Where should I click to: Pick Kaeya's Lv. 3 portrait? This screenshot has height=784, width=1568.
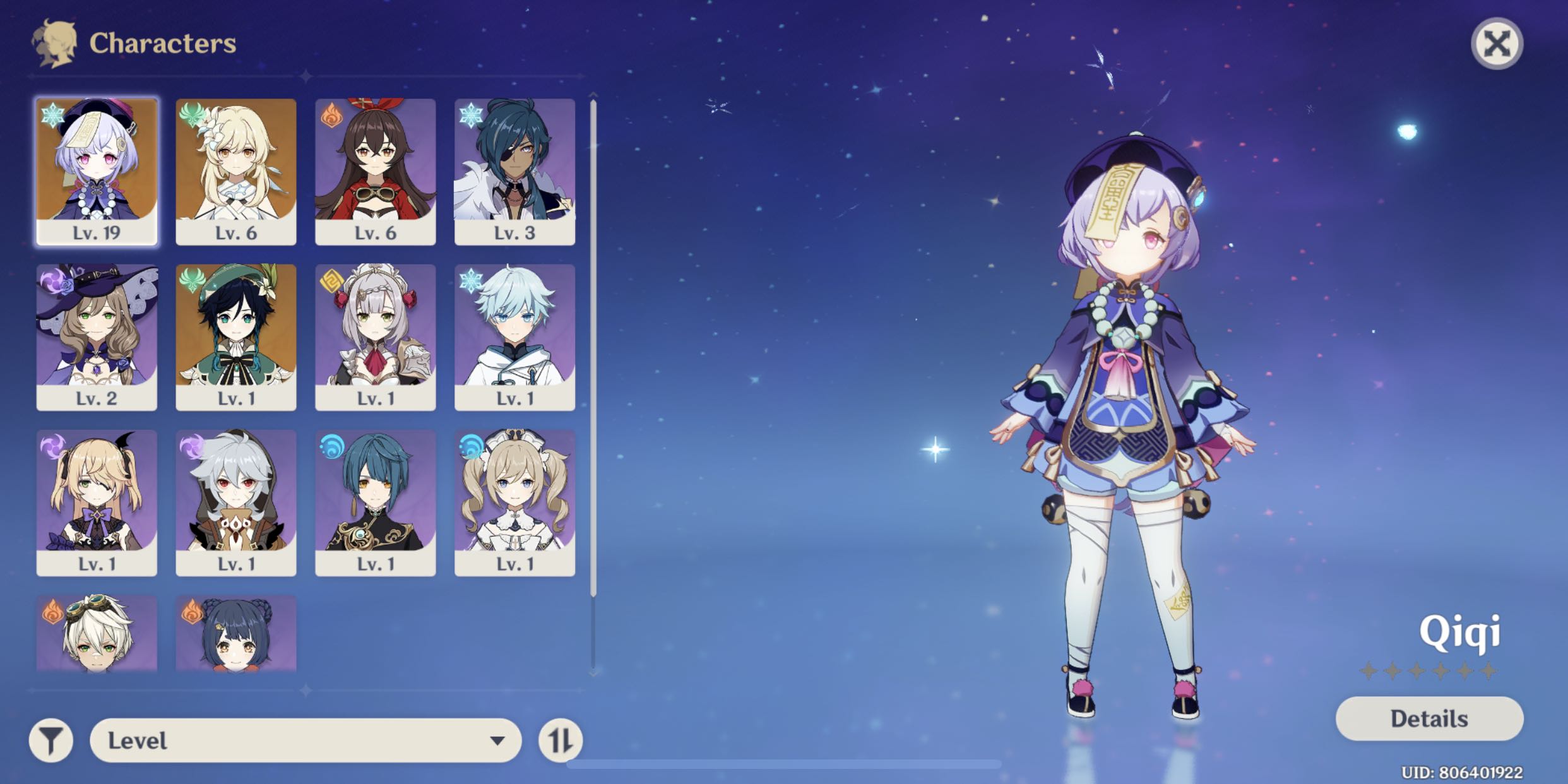point(514,171)
